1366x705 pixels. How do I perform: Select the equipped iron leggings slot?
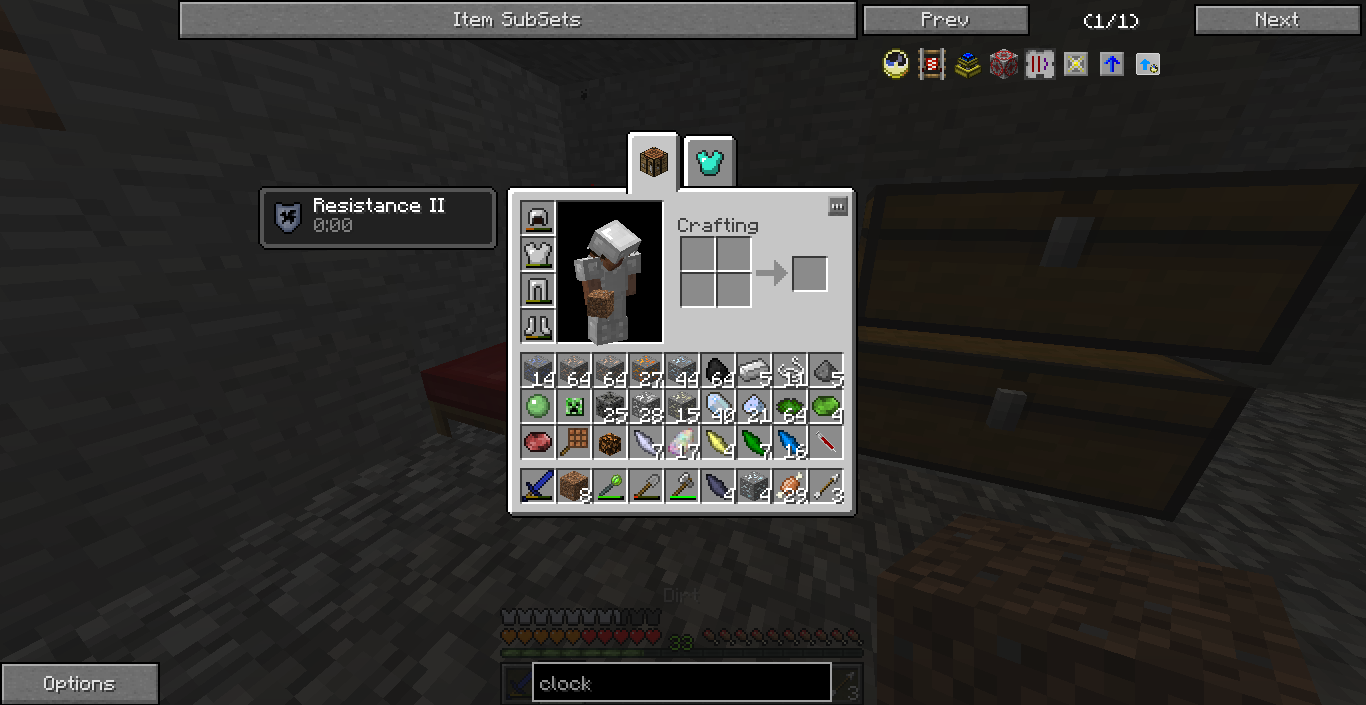(x=538, y=290)
